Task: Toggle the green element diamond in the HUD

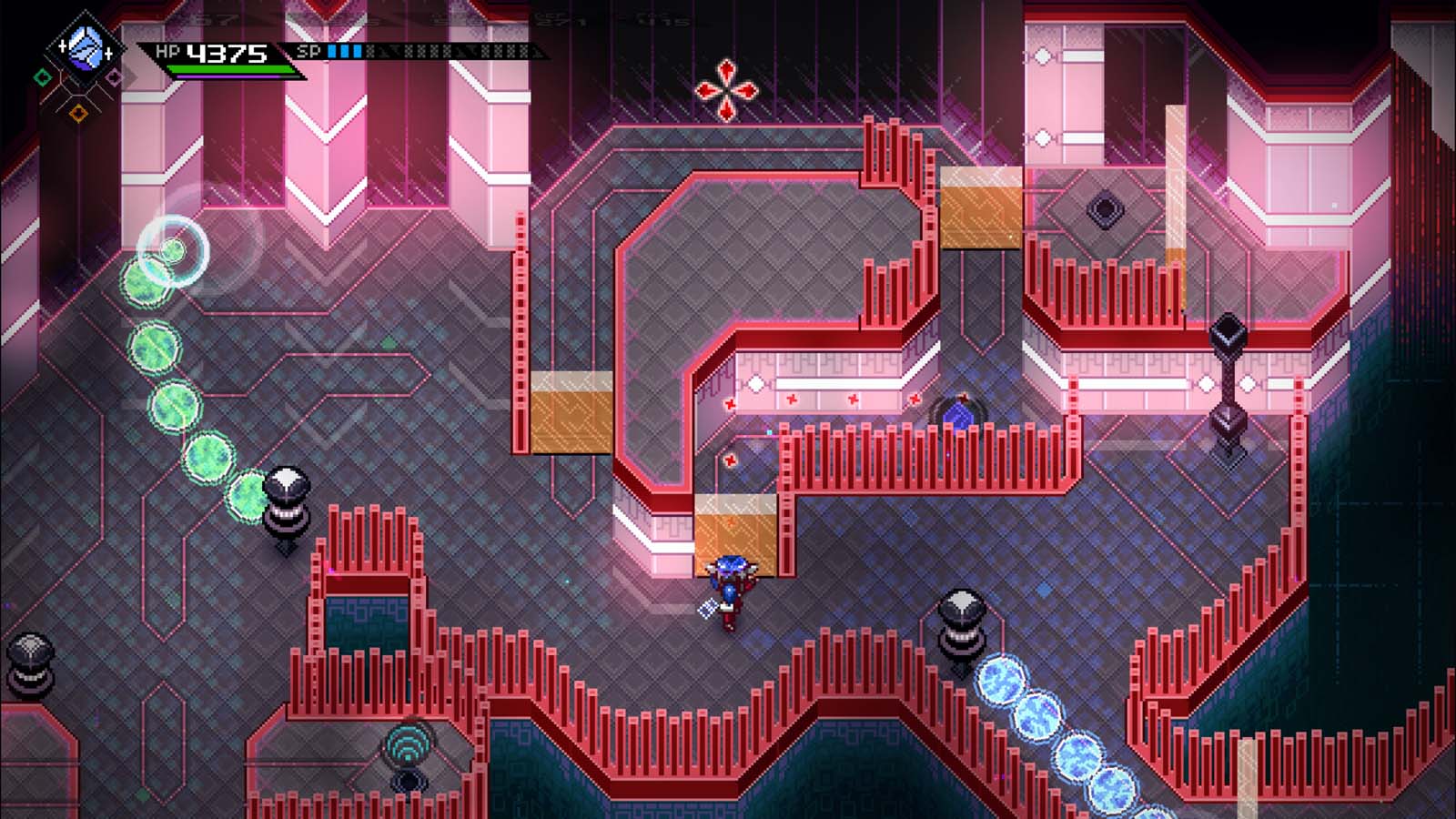Action: coord(43,77)
